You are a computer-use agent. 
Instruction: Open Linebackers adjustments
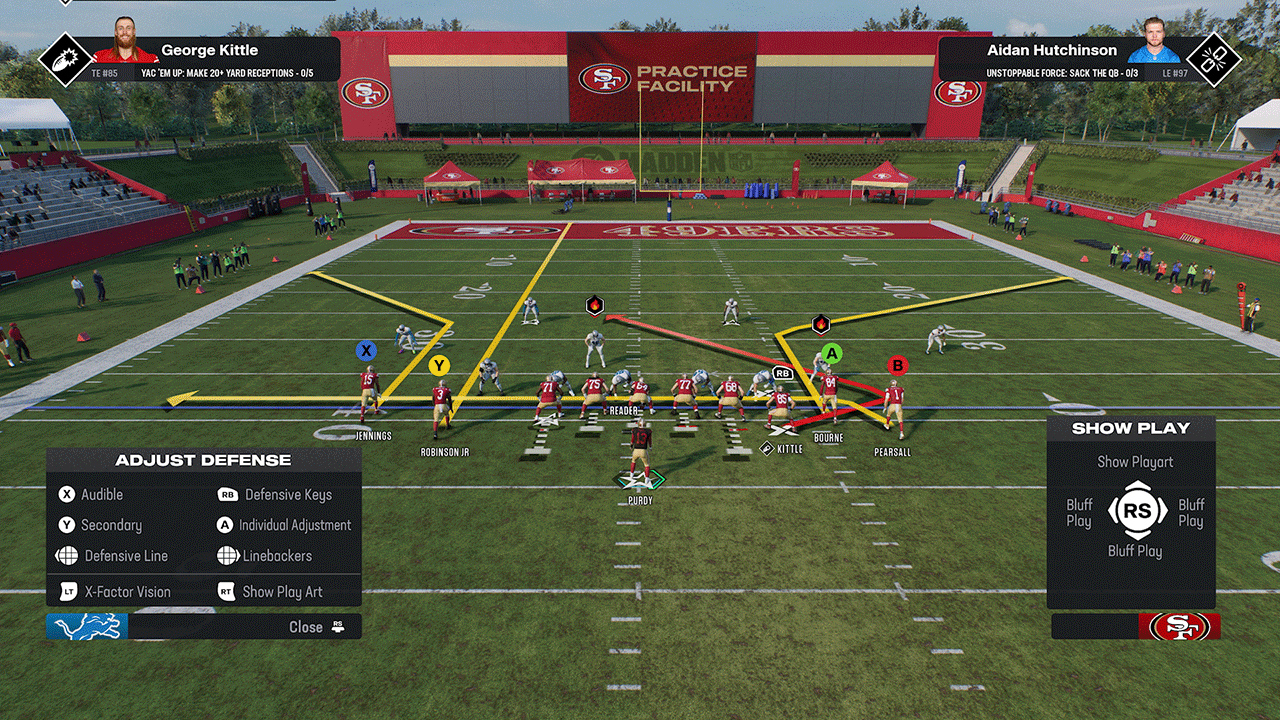tap(276, 556)
